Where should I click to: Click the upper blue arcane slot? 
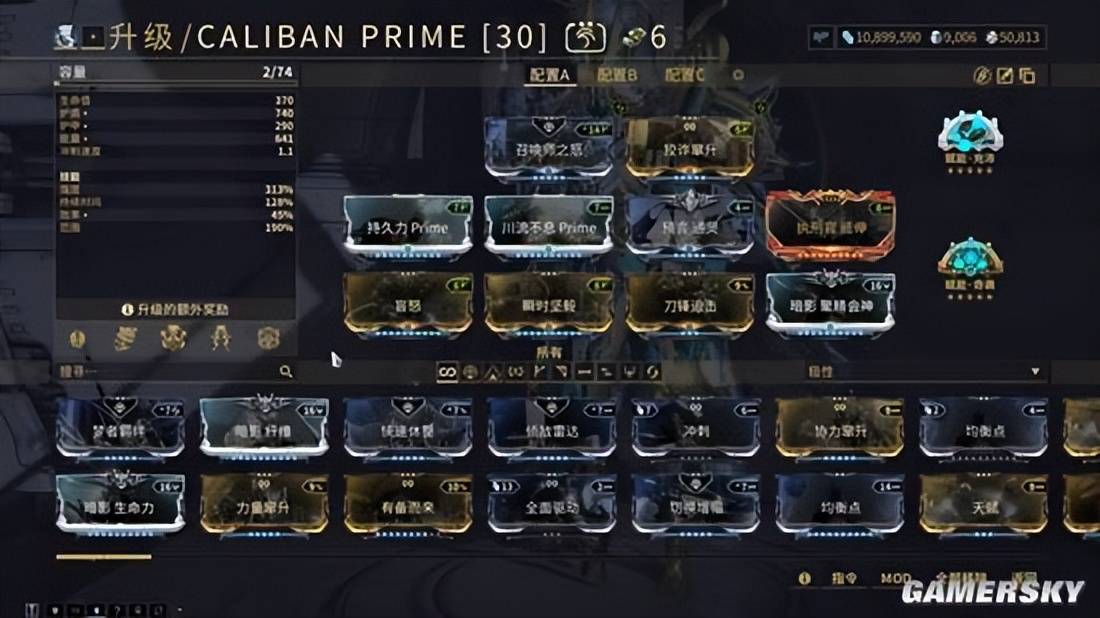969,135
